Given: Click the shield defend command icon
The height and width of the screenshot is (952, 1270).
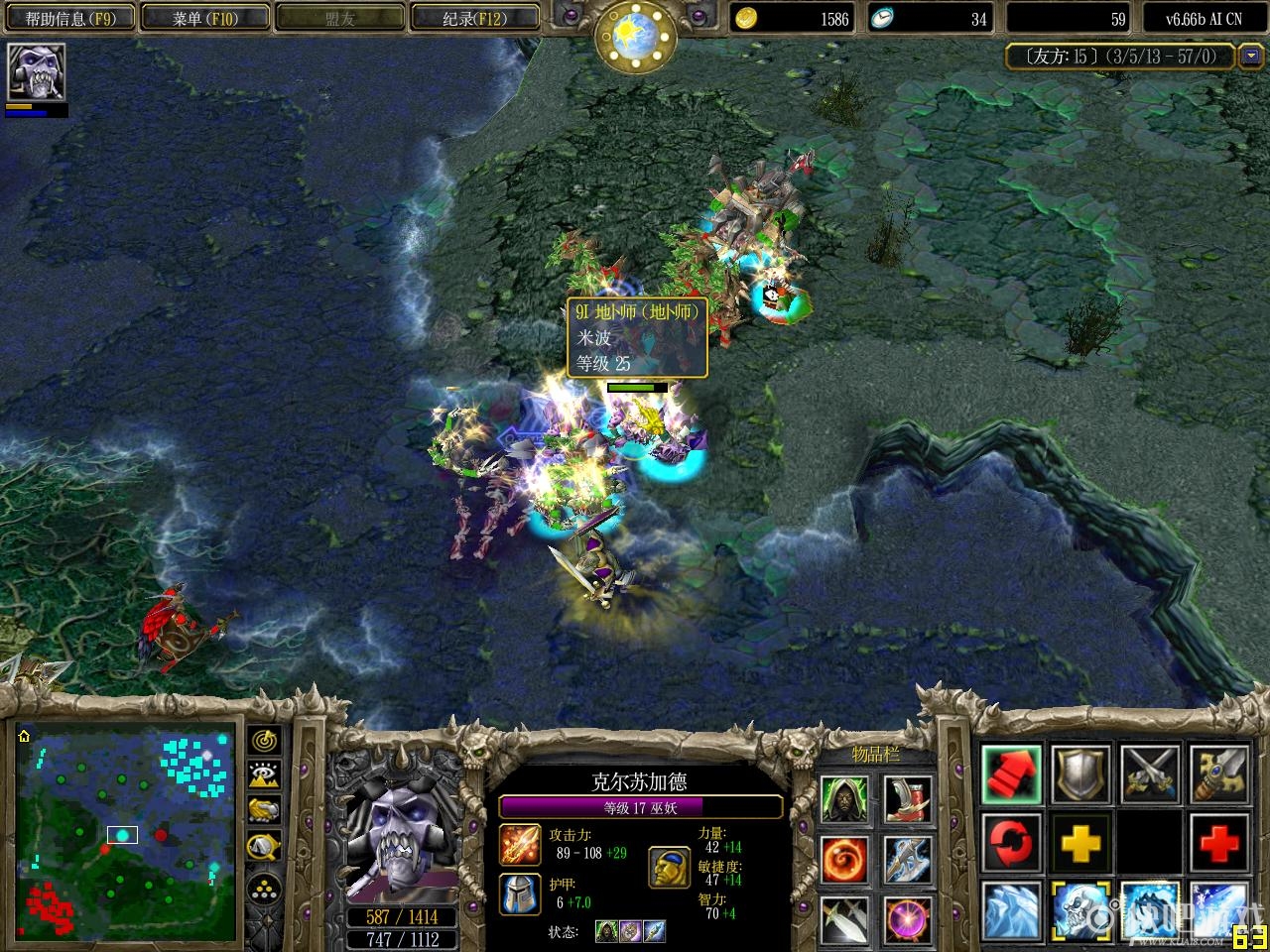Looking at the screenshot, I should [1079, 773].
